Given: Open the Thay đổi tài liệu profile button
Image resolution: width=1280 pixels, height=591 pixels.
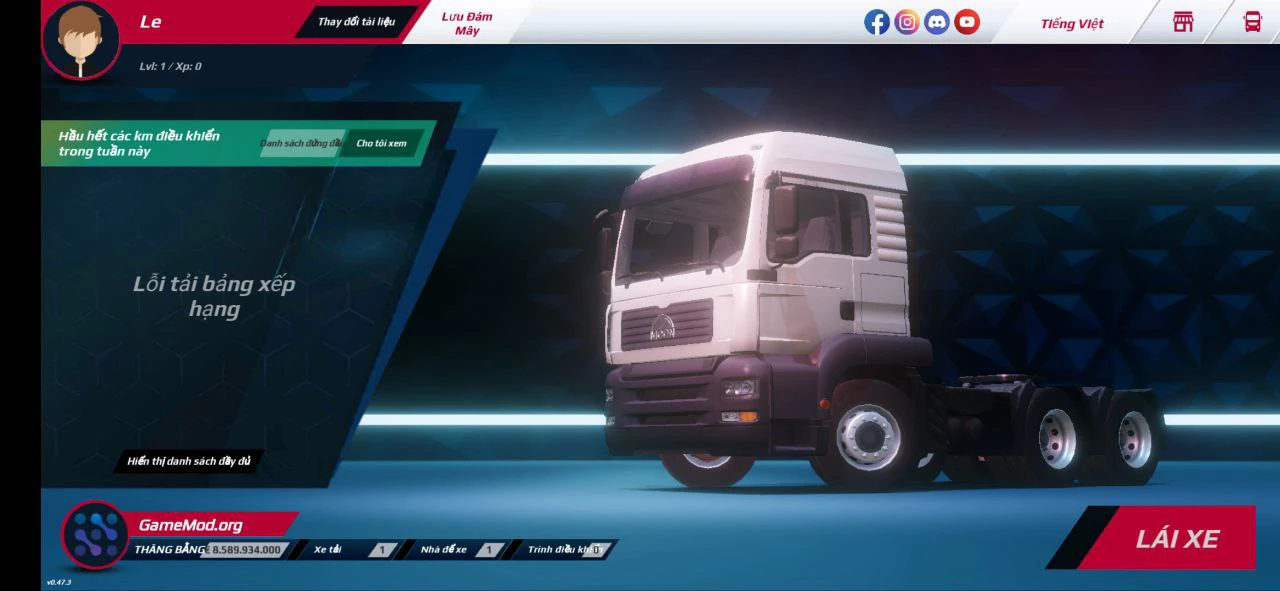Looking at the screenshot, I should 356,22.
